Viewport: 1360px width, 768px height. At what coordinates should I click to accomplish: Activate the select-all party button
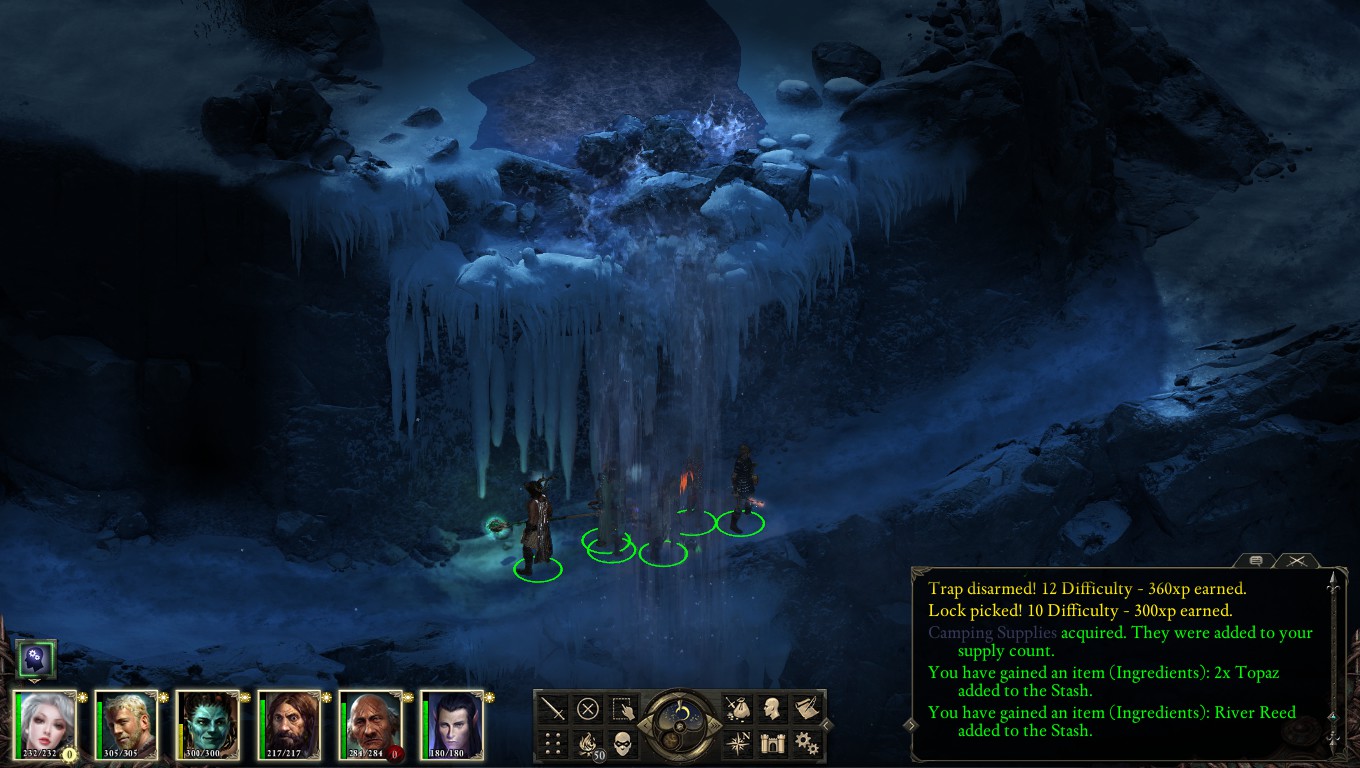tap(623, 709)
